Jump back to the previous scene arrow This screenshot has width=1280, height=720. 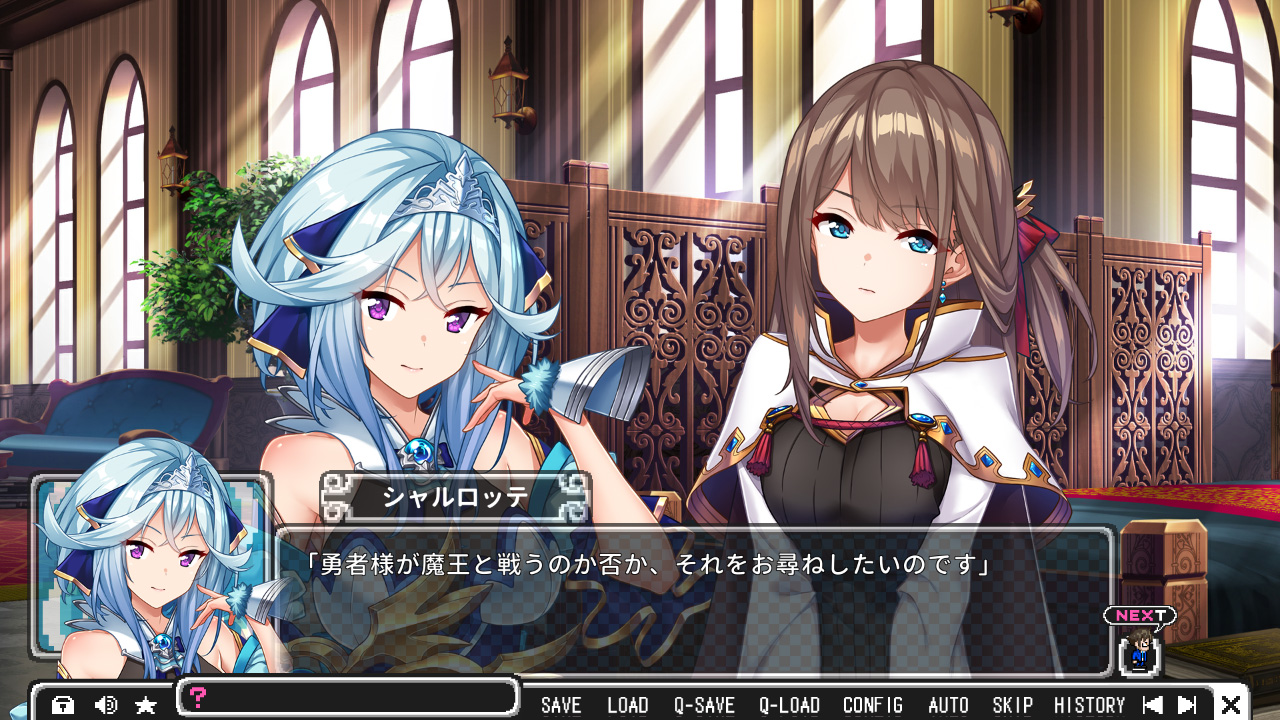click(x=1152, y=705)
